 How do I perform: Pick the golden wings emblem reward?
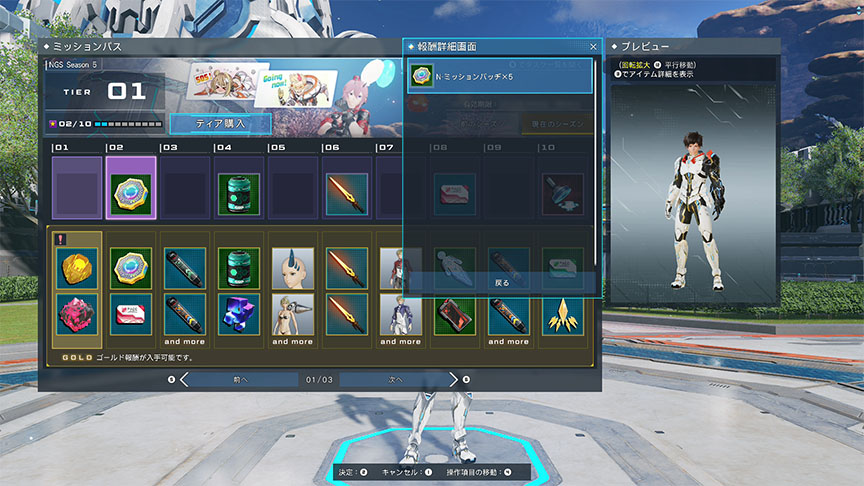click(x=563, y=313)
